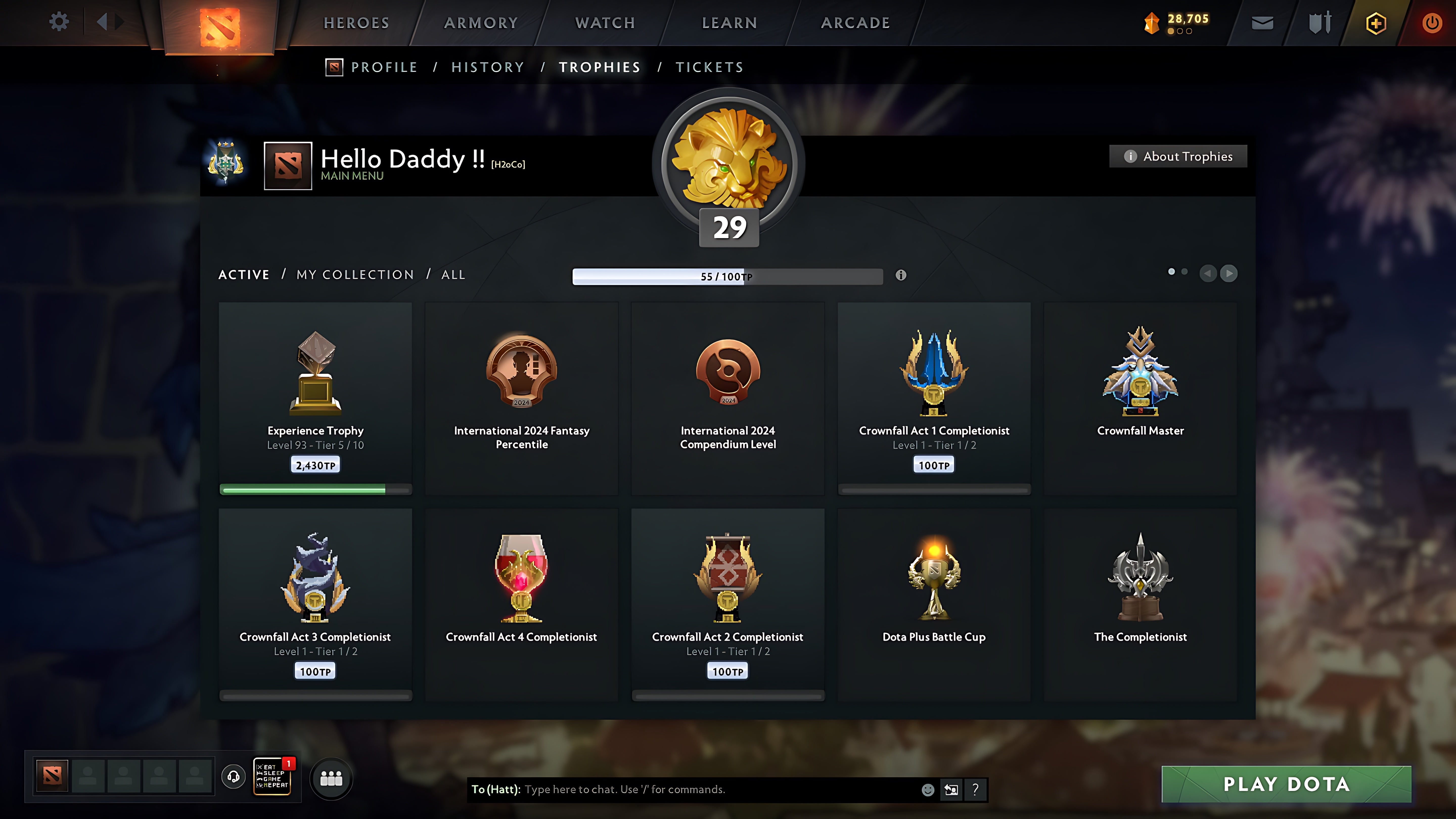Screen dimensions: 1456x819
Task: Click the previous trophies page arrow
Action: click(1209, 274)
